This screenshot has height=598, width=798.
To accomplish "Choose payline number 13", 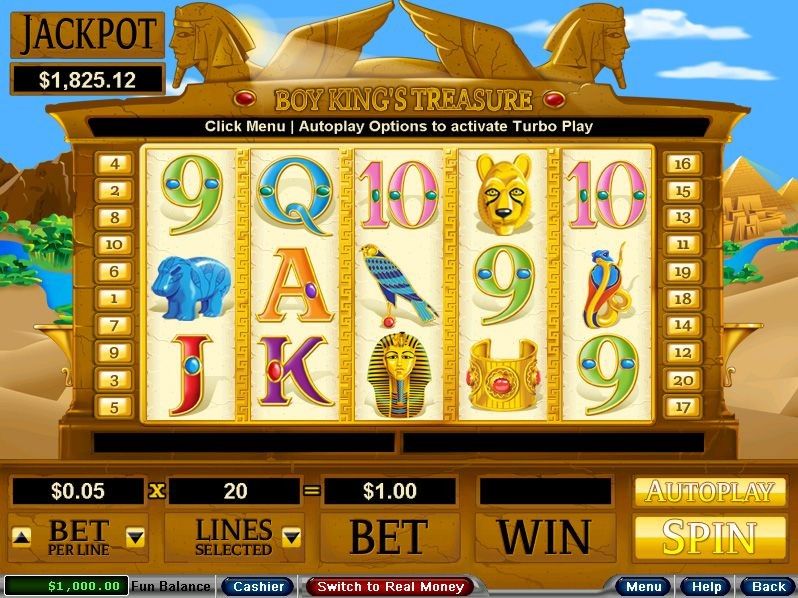I will click(684, 217).
